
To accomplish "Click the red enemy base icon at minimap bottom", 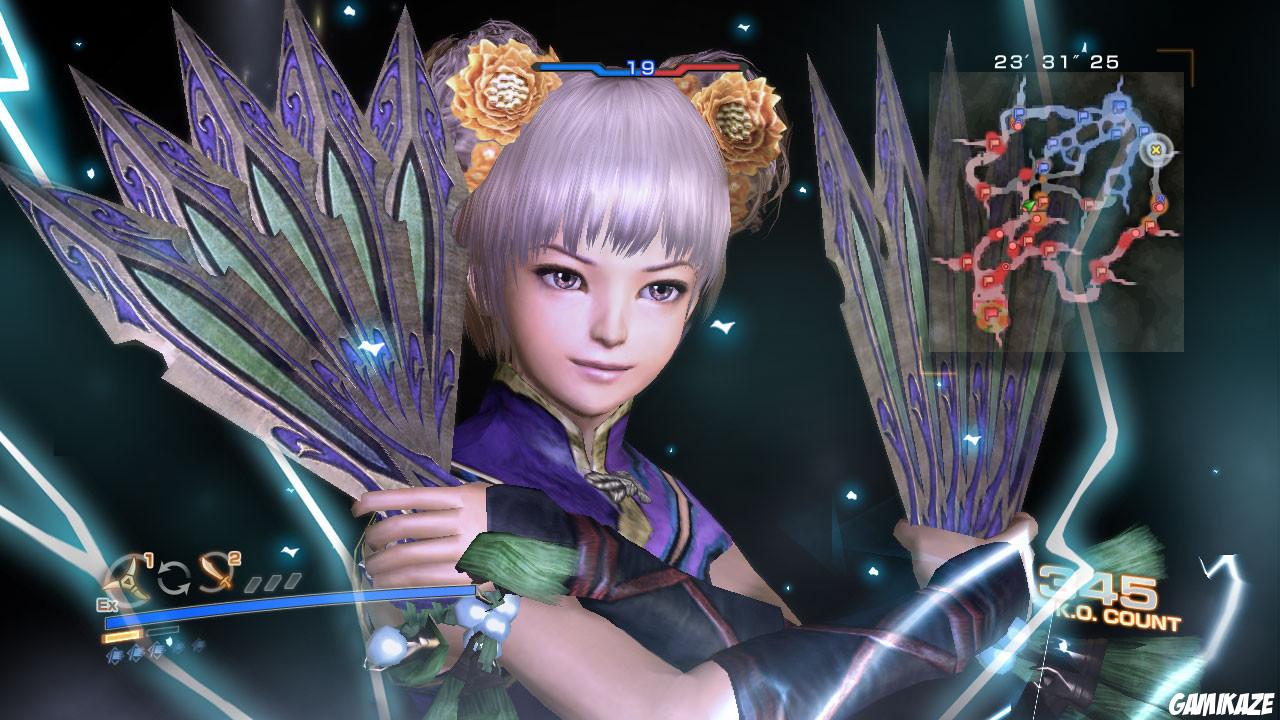I will coord(992,314).
